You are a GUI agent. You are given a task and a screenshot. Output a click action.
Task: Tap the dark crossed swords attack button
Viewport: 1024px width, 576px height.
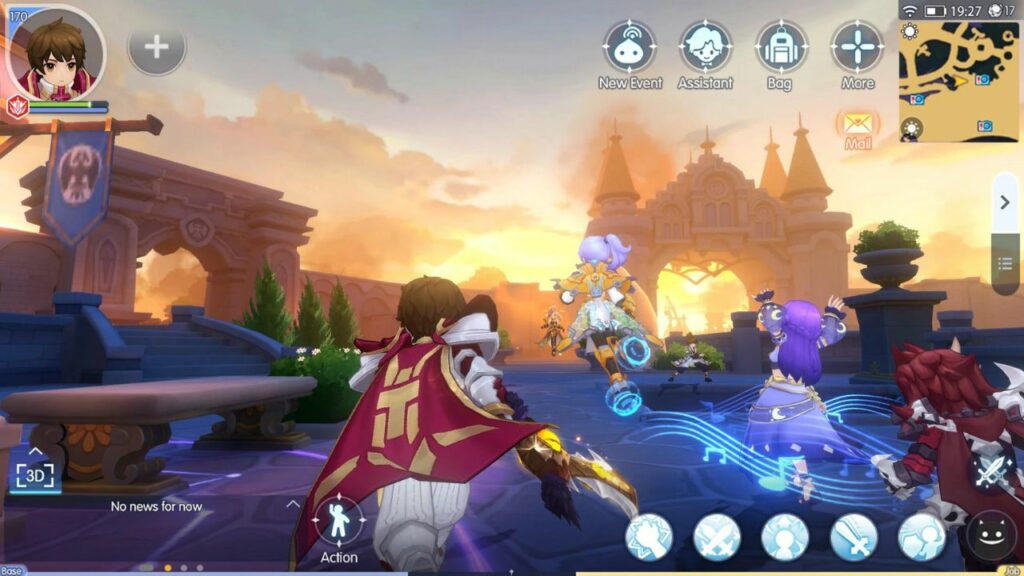(992, 468)
